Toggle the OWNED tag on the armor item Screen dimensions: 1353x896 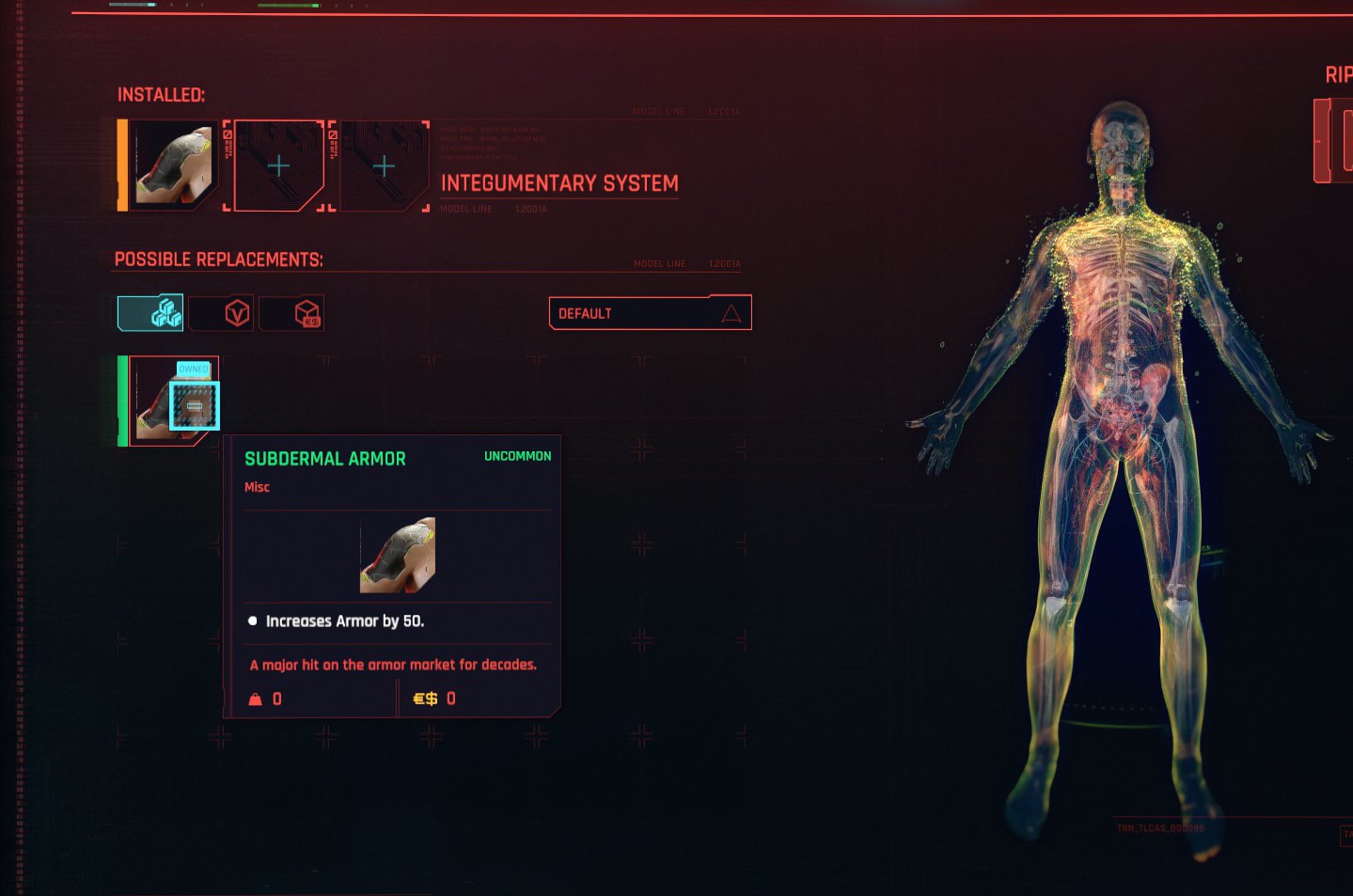click(192, 369)
